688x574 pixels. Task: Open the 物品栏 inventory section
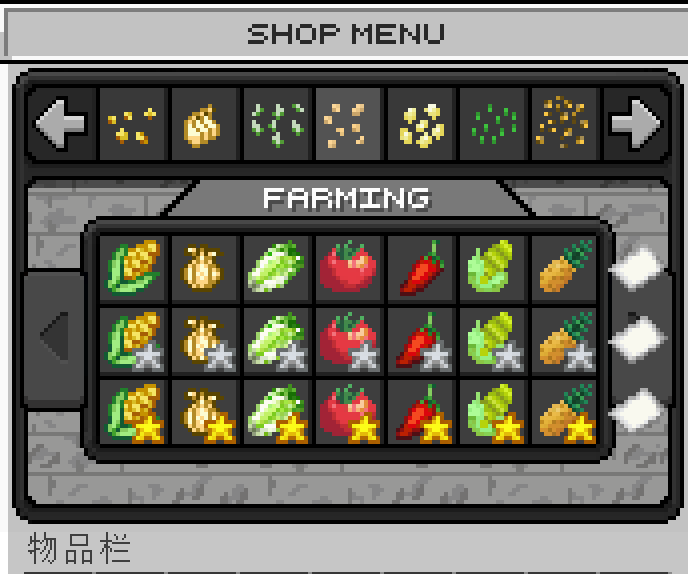(x=78, y=550)
